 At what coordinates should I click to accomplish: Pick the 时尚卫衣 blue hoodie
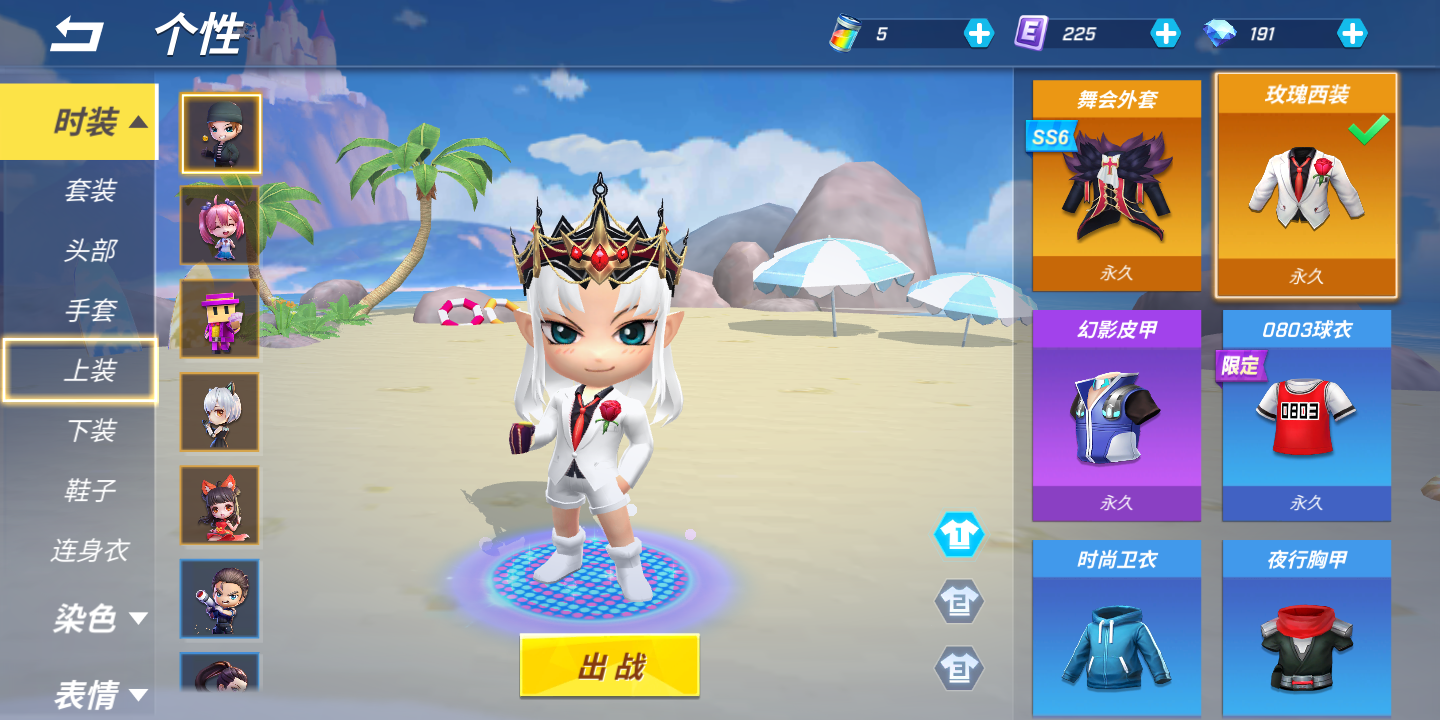coord(1117,630)
